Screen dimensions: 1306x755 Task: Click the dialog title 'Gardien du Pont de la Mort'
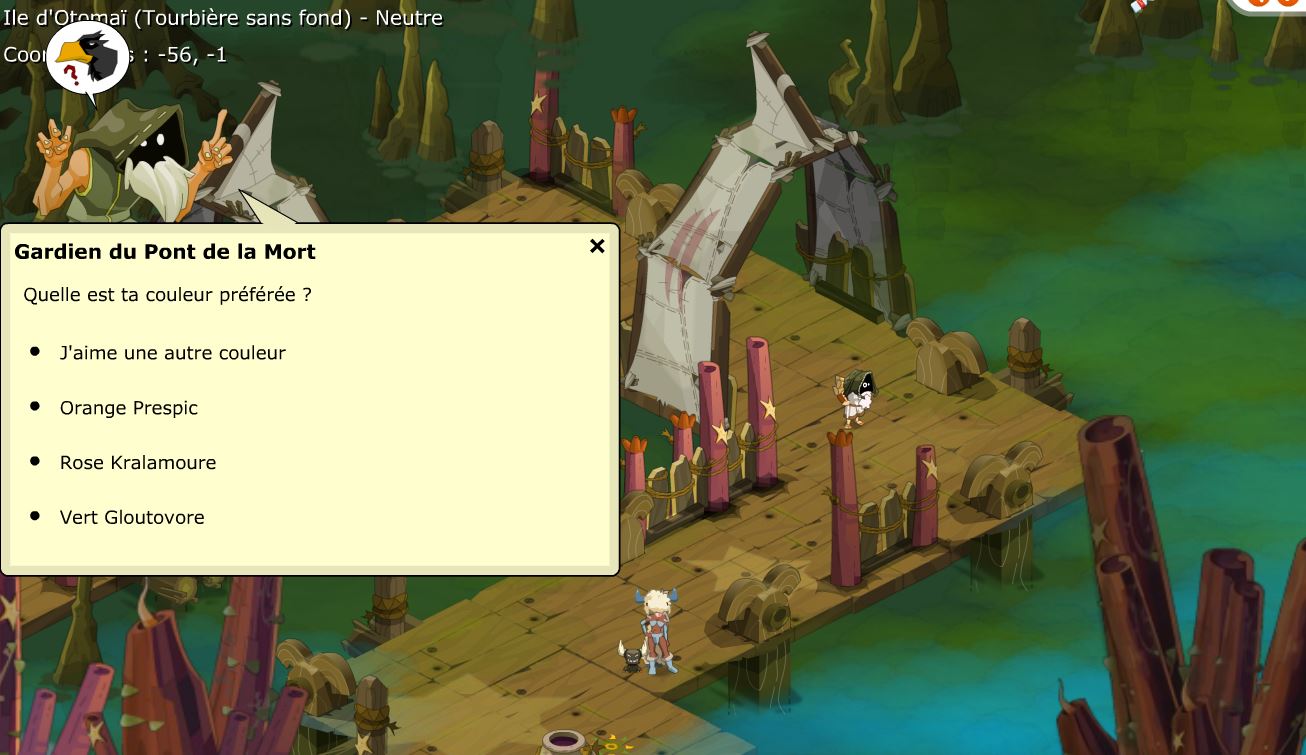[165, 252]
